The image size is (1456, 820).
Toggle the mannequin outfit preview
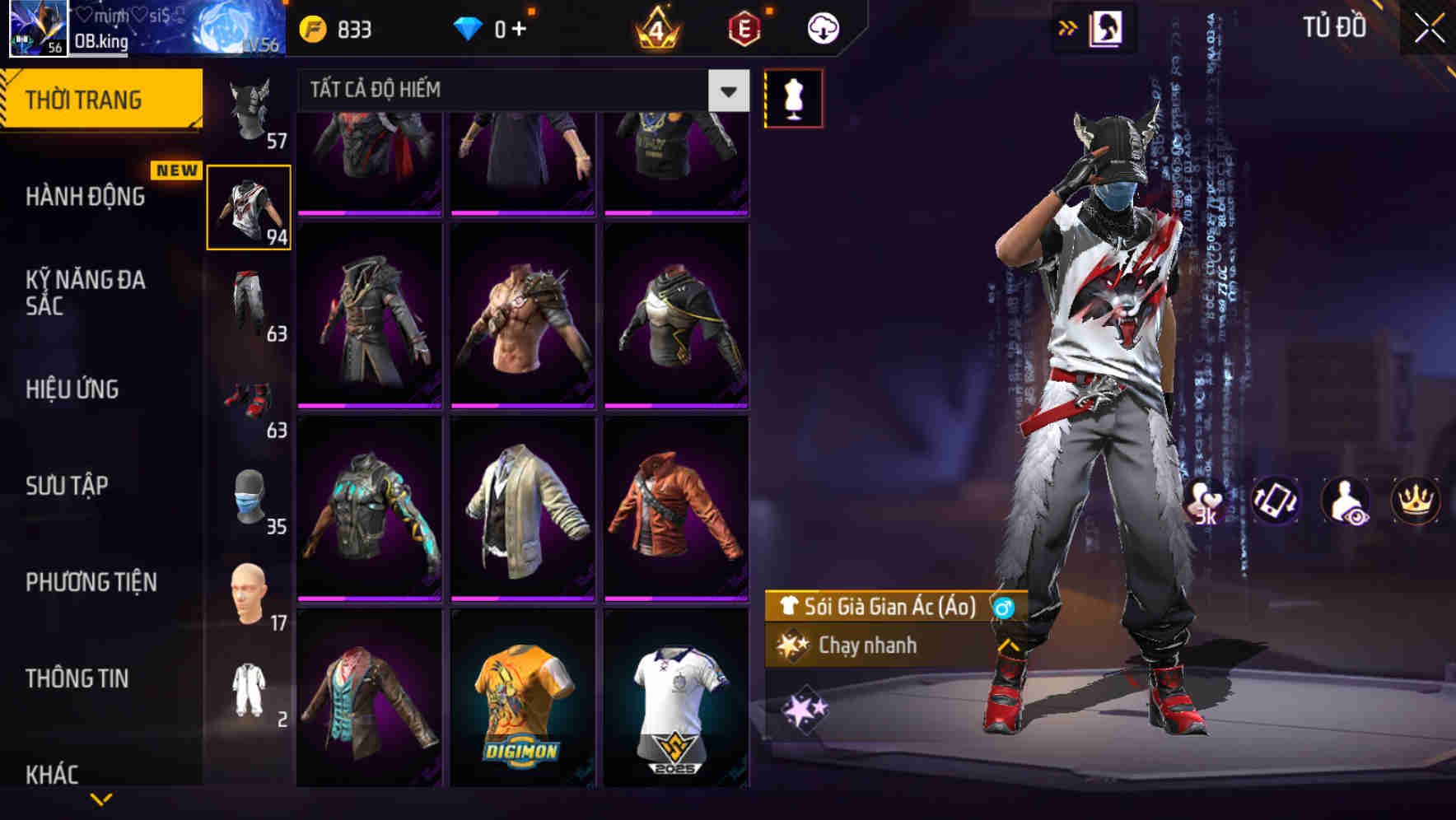click(x=793, y=96)
